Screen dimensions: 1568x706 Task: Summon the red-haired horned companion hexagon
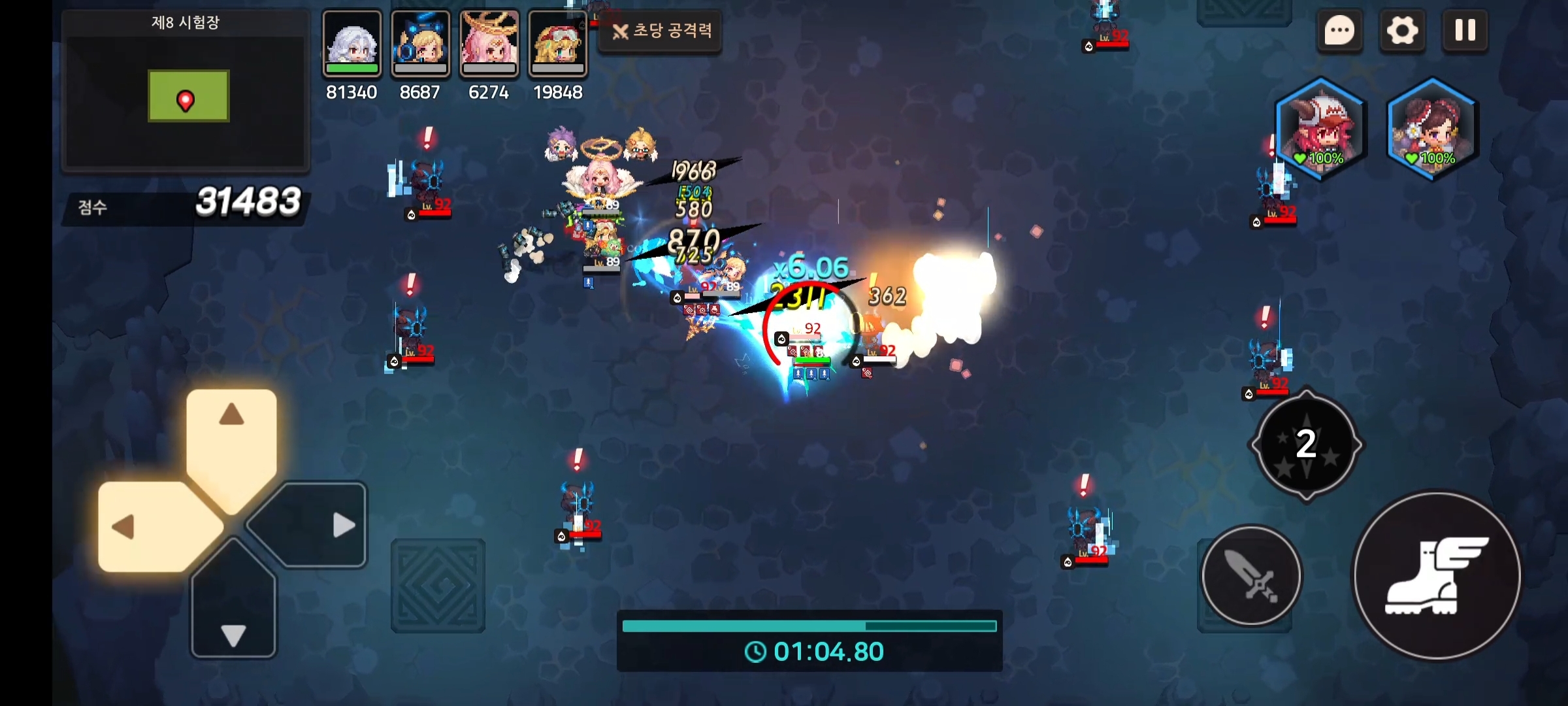(1320, 129)
